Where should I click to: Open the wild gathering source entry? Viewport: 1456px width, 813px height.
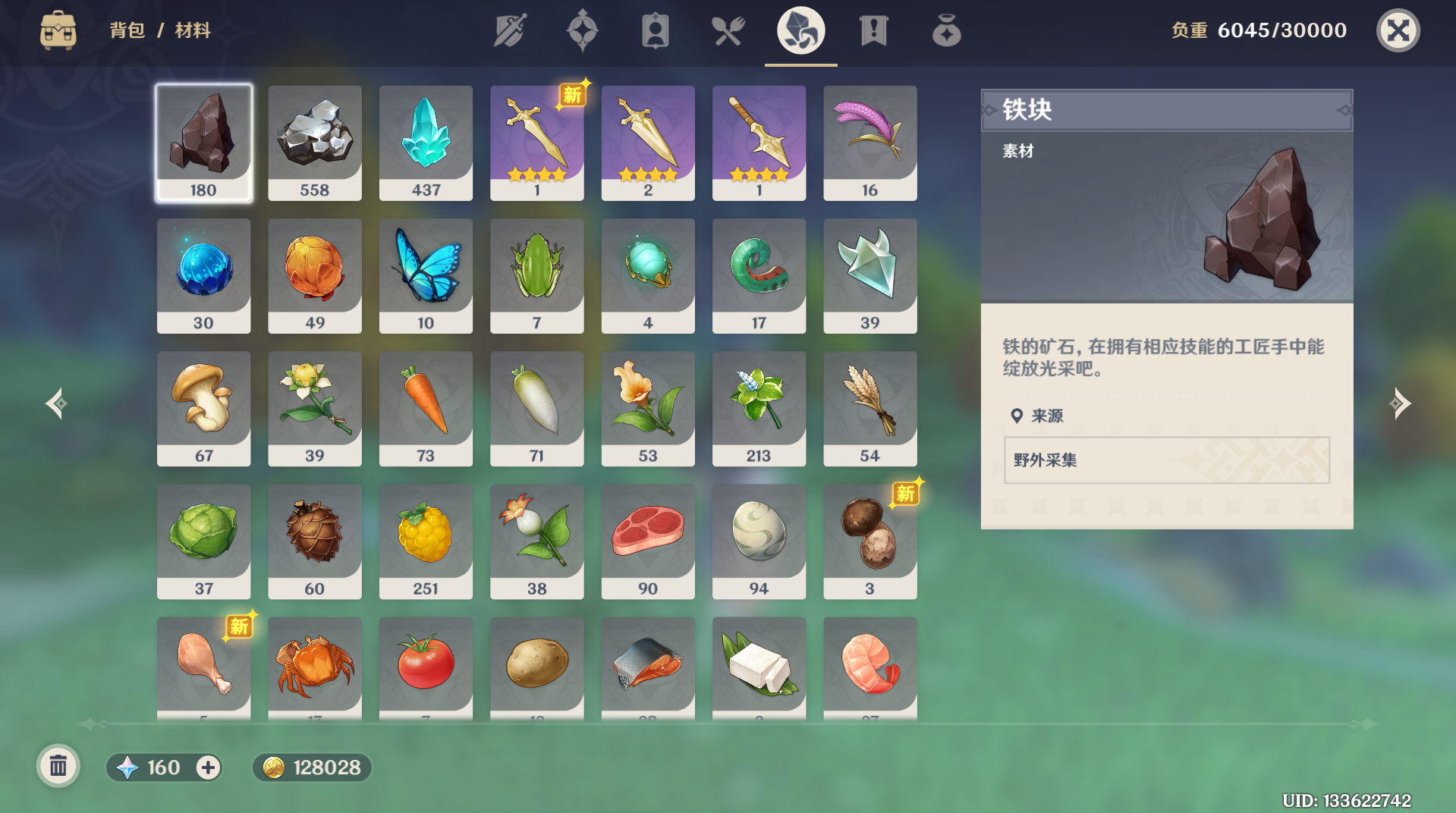[x=1166, y=460]
